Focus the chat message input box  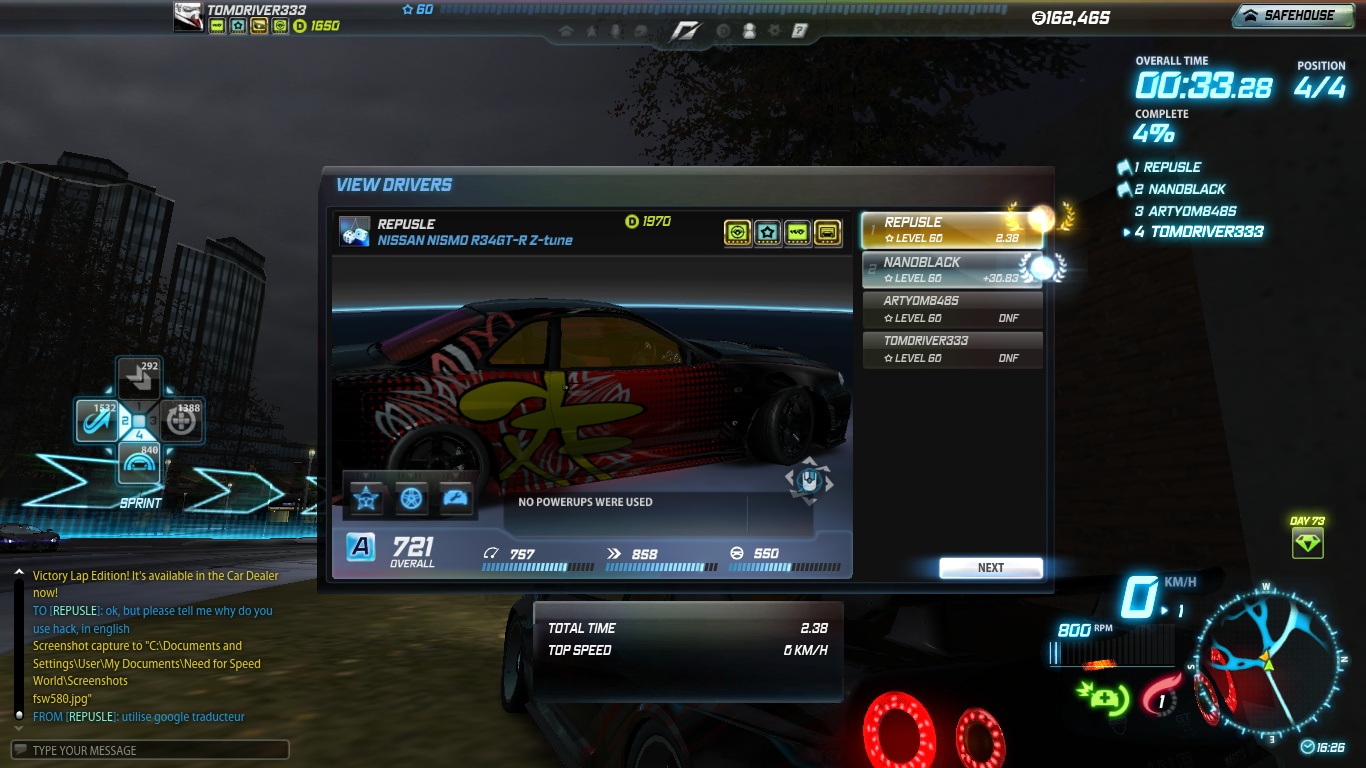pos(150,750)
